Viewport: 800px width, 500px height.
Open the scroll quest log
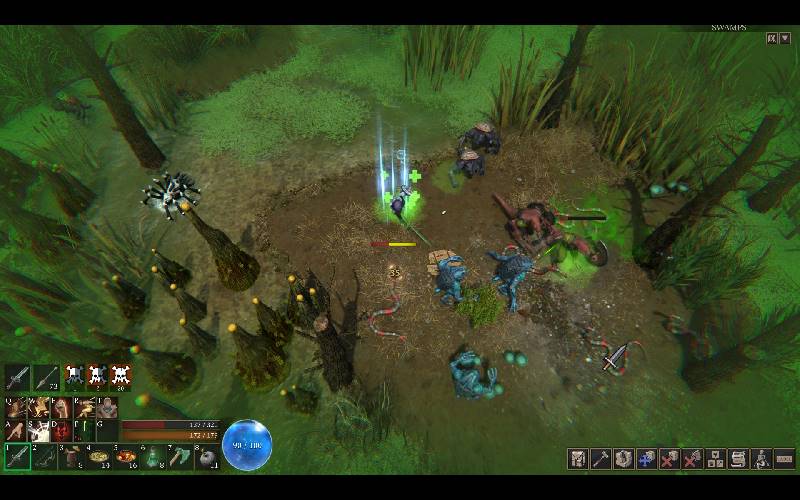739,458
